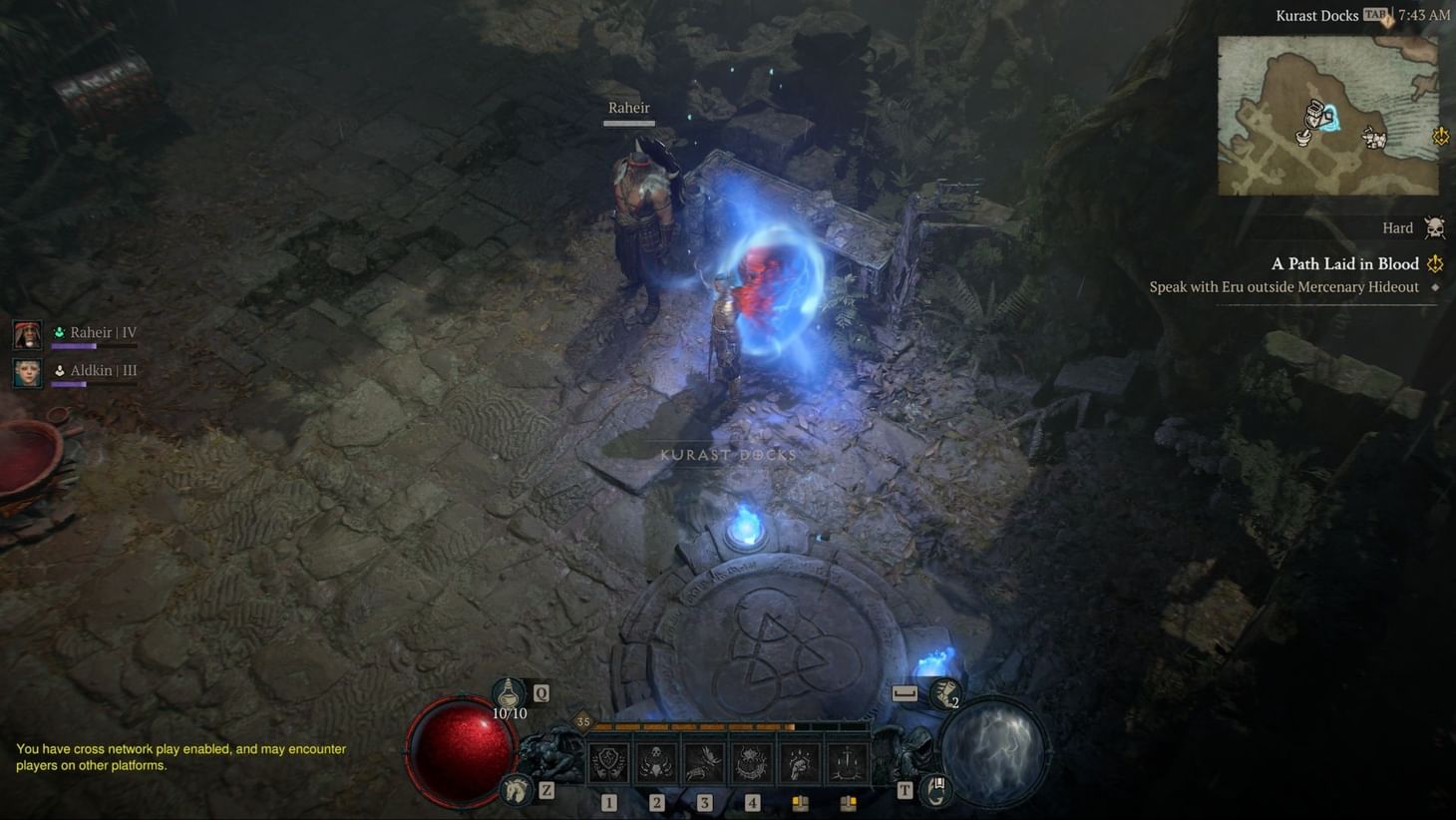Image resolution: width=1456 pixels, height=820 pixels.
Task: Open the full map via the TAB label
Action: pyautogui.click(x=1375, y=15)
